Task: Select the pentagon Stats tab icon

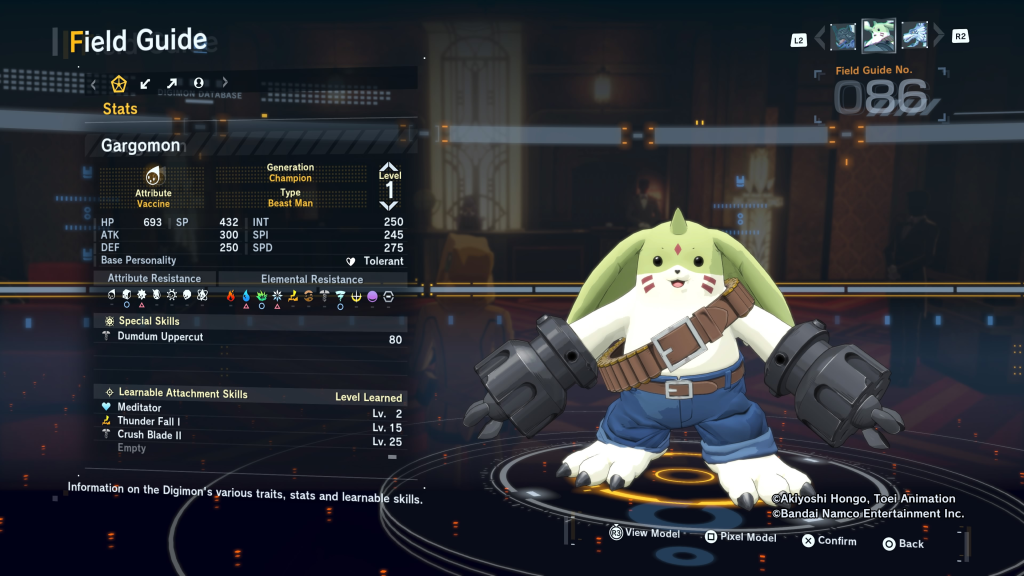Action: (x=119, y=83)
